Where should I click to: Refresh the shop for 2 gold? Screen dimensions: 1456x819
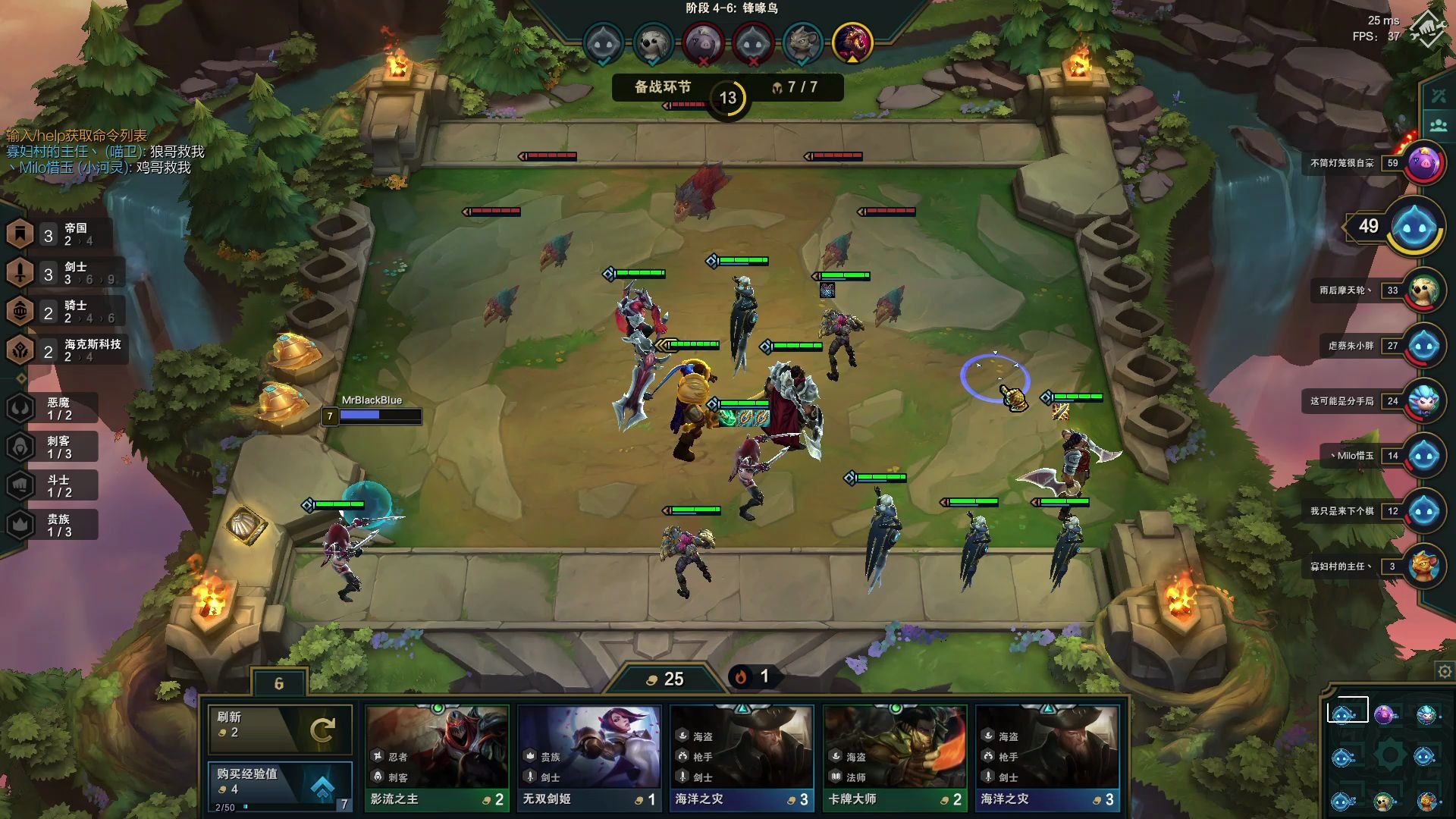pos(279,729)
